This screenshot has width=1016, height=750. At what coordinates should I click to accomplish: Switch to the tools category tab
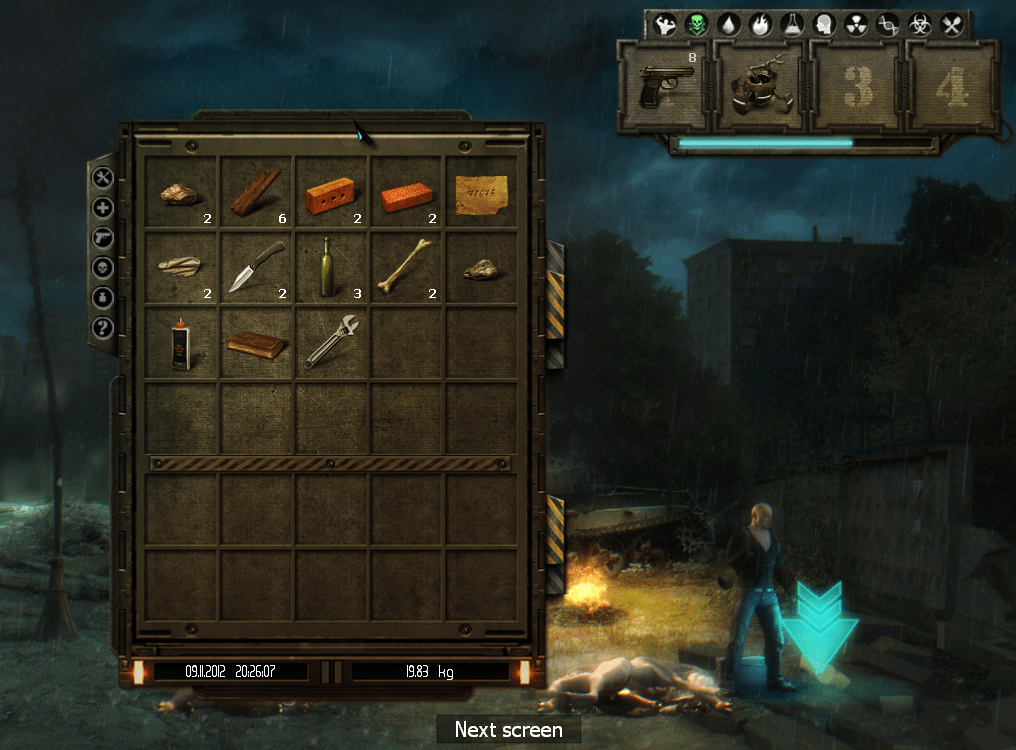[103, 178]
